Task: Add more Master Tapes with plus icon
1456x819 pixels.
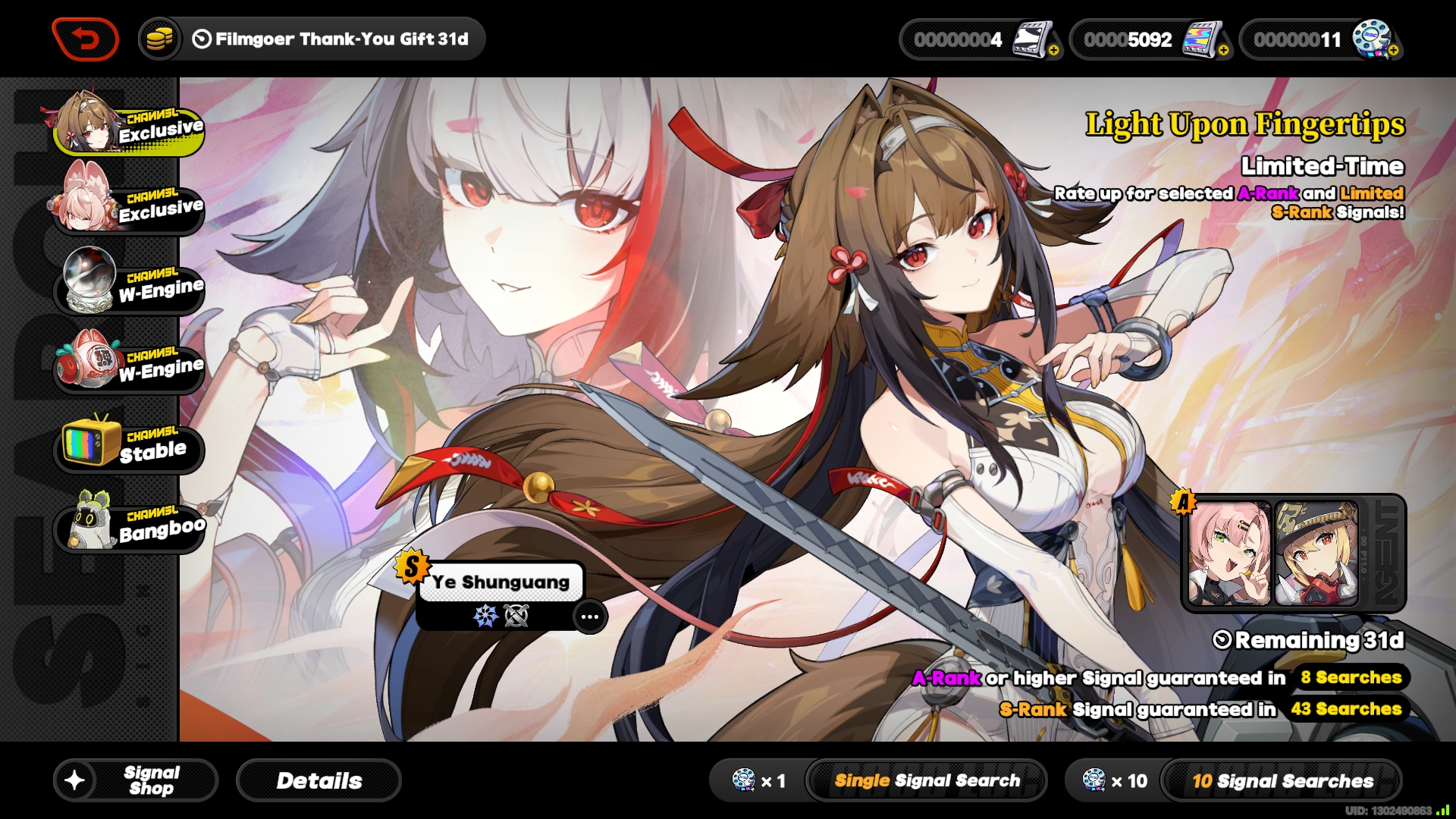Action: (1053, 51)
